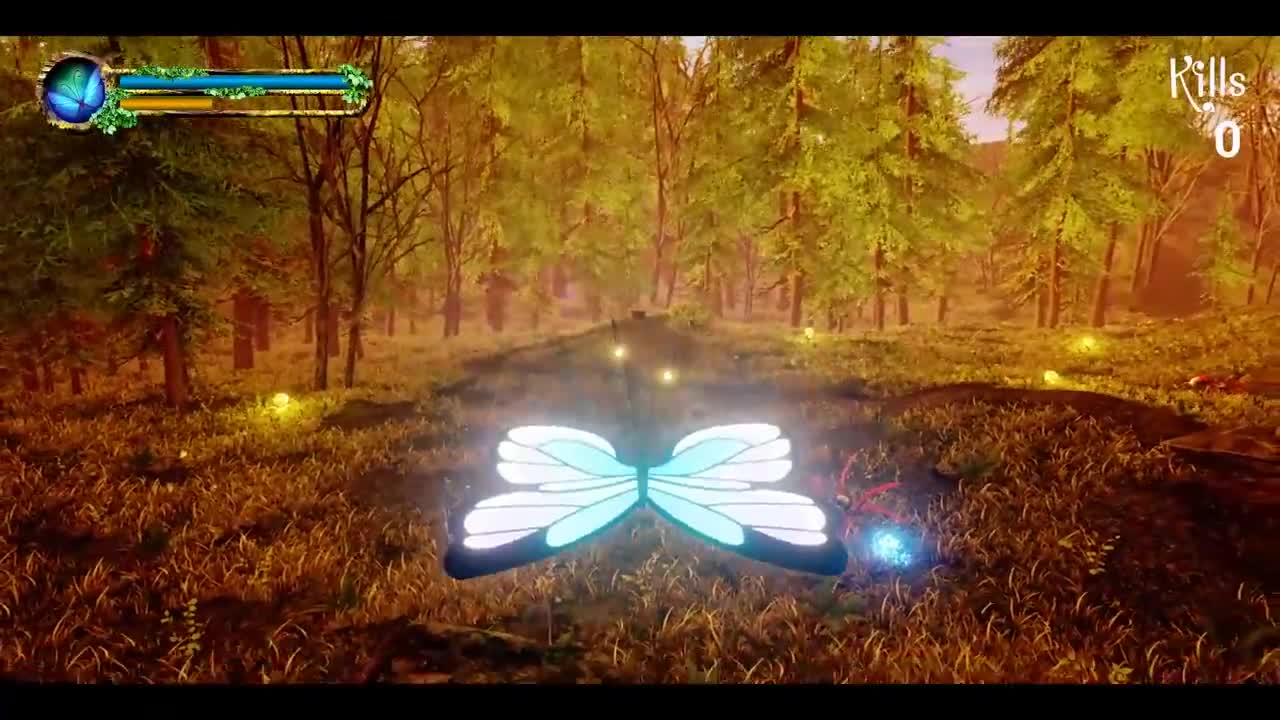Click the kill counter showing zero
The image size is (1280, 720).
coord(1227,143)
